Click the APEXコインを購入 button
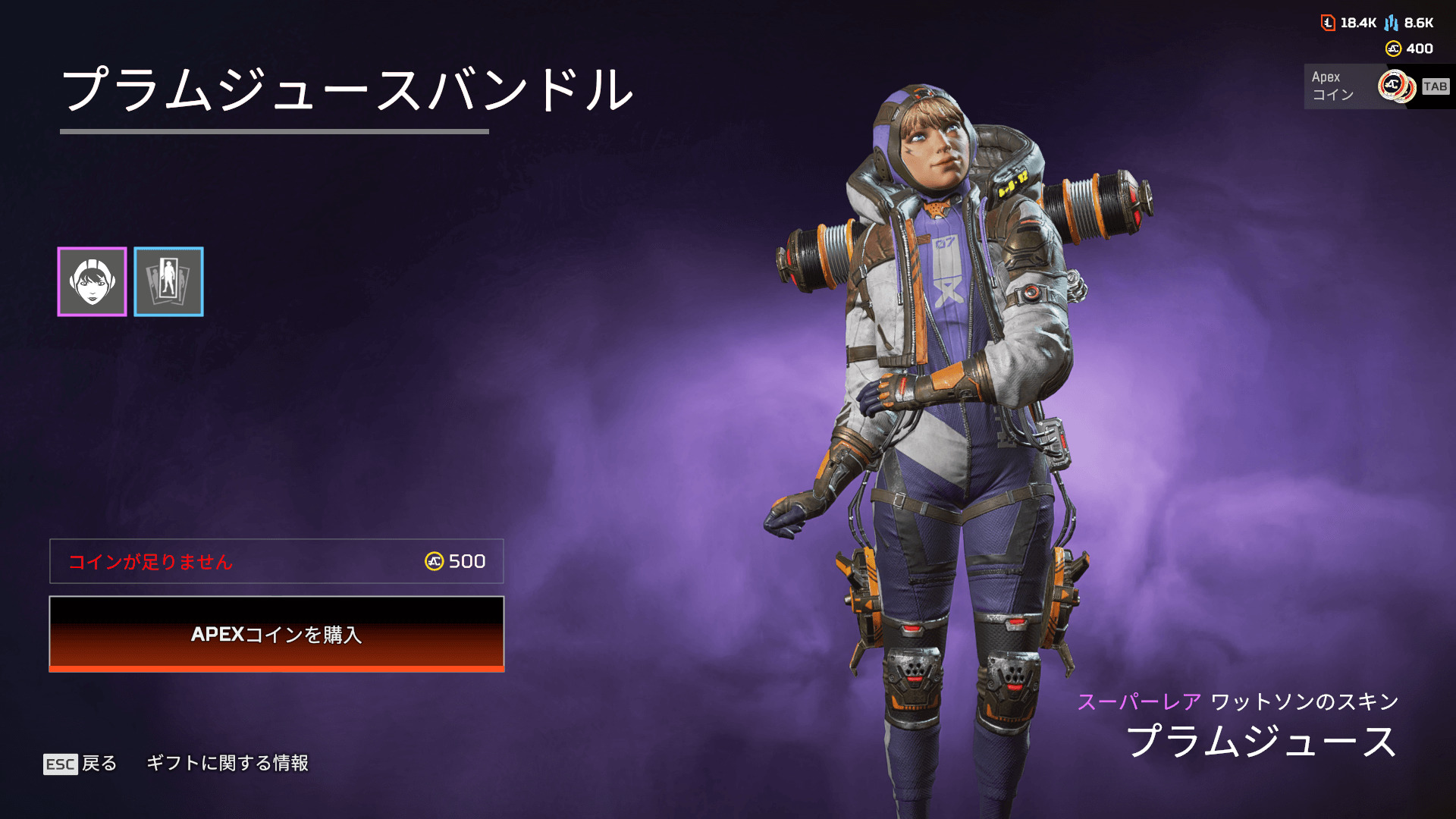Image resolution: width=1456 pixels, height=819 pixels. [x=276, y=634]
